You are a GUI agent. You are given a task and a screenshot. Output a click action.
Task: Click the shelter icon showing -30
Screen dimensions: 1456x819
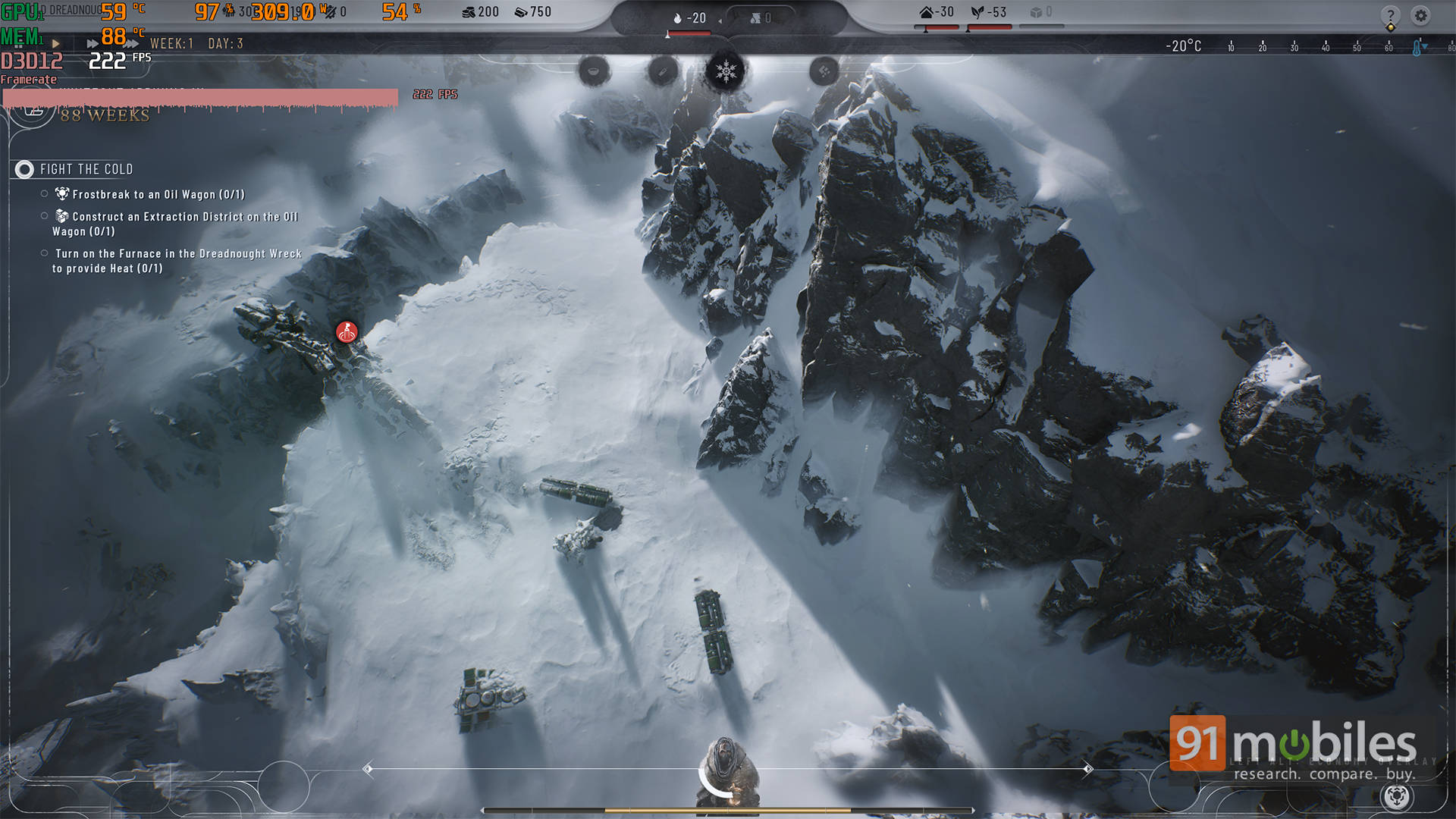(927, 12)
